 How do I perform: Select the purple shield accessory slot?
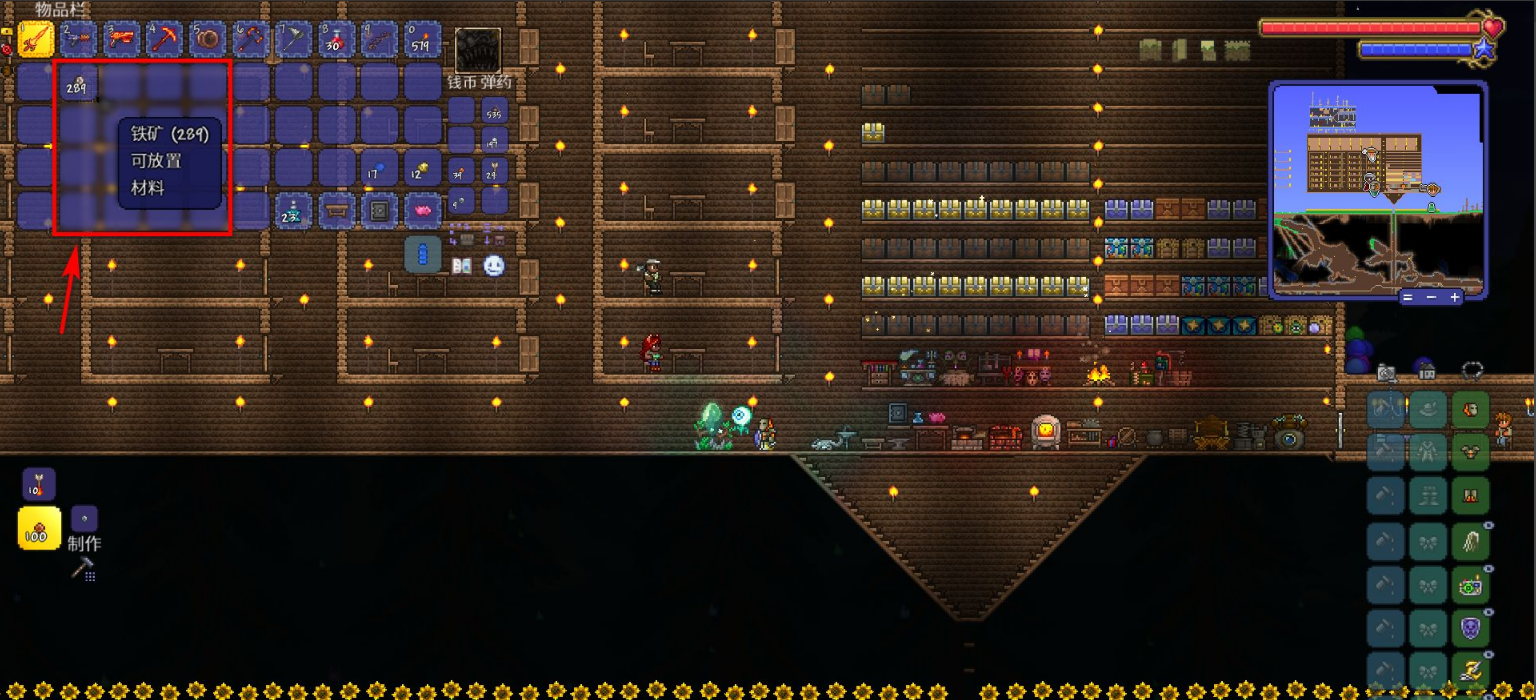[1470, 628]
